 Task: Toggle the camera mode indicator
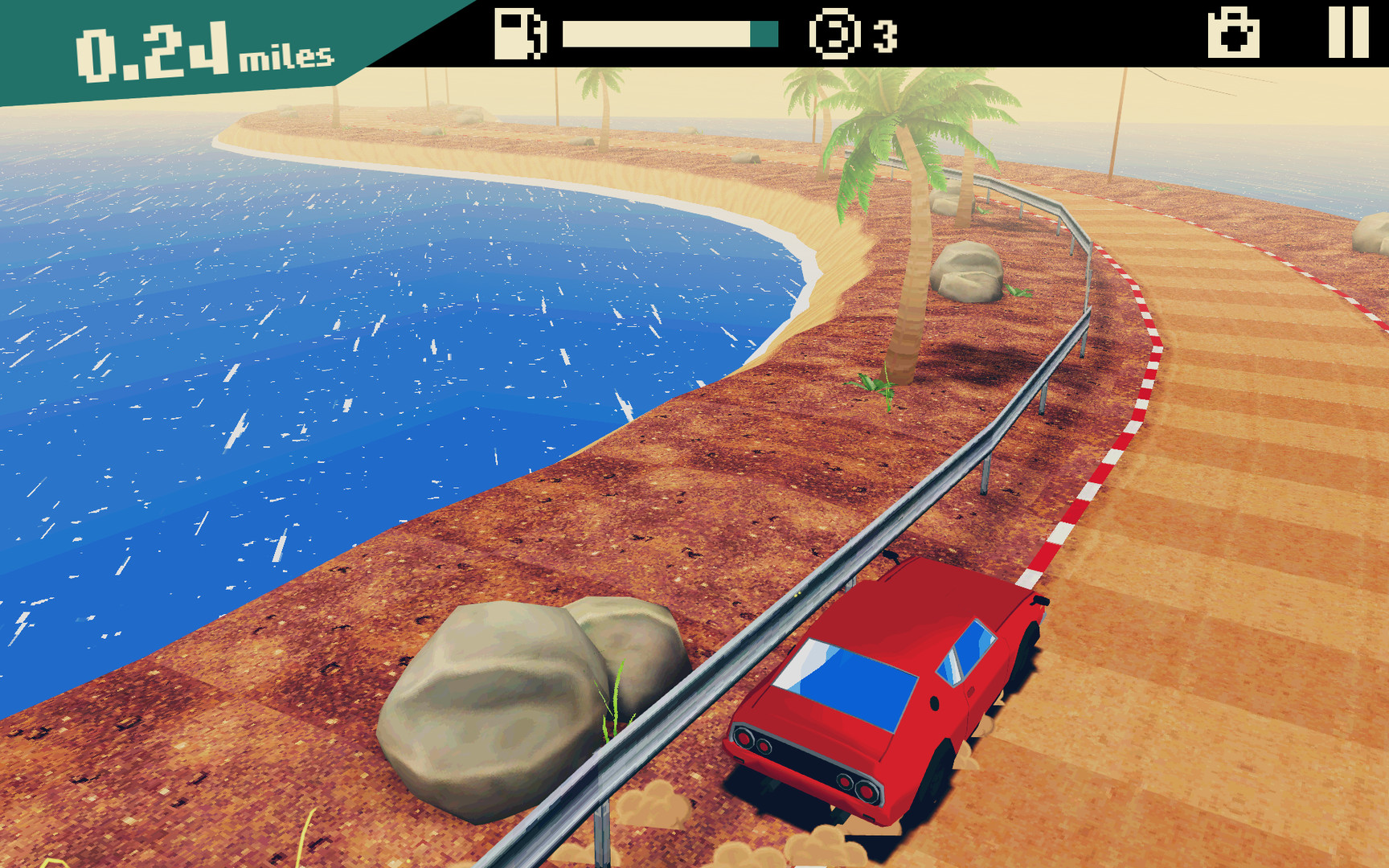pos(1235,35)
